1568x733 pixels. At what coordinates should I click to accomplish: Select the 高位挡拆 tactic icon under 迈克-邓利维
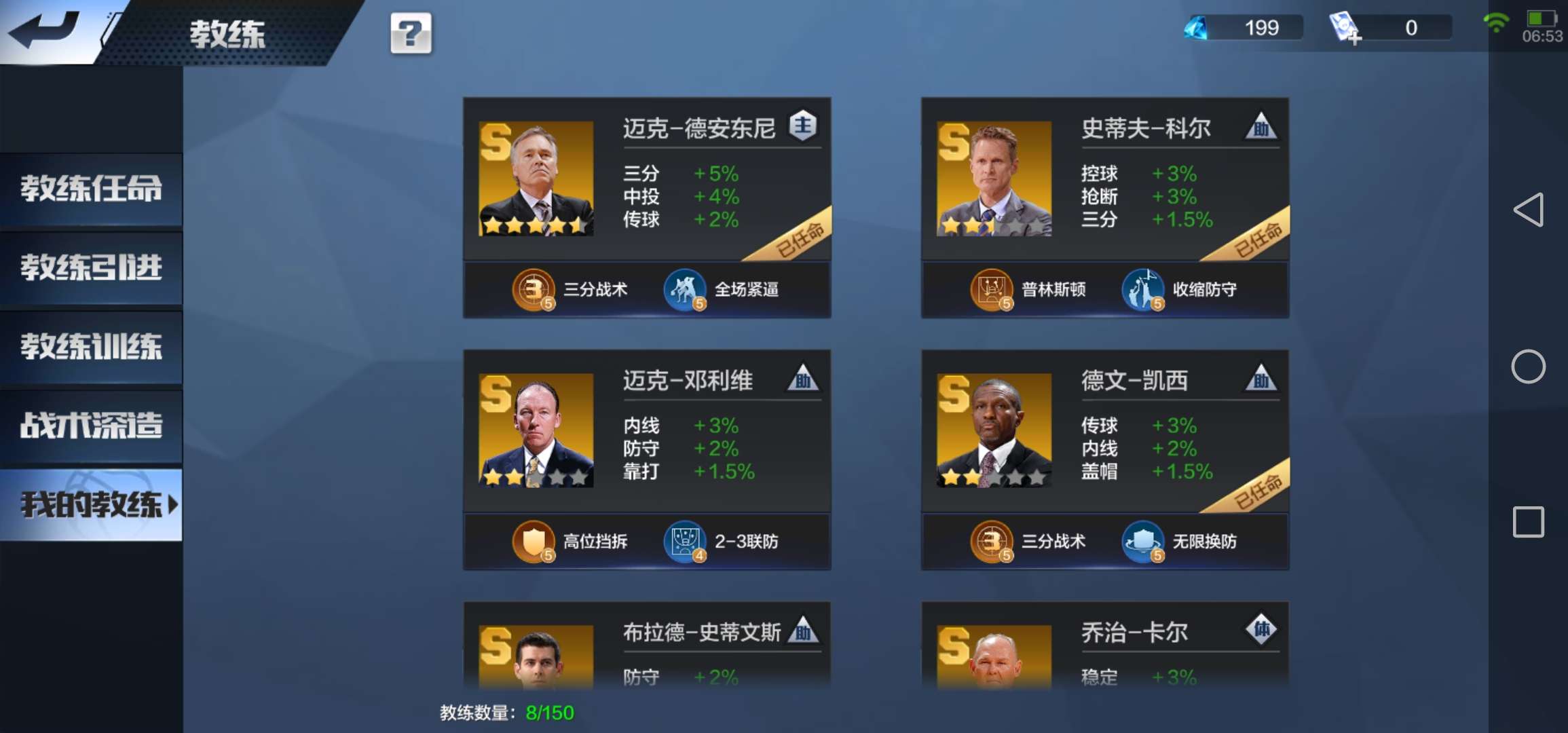[x=533, y=541]
